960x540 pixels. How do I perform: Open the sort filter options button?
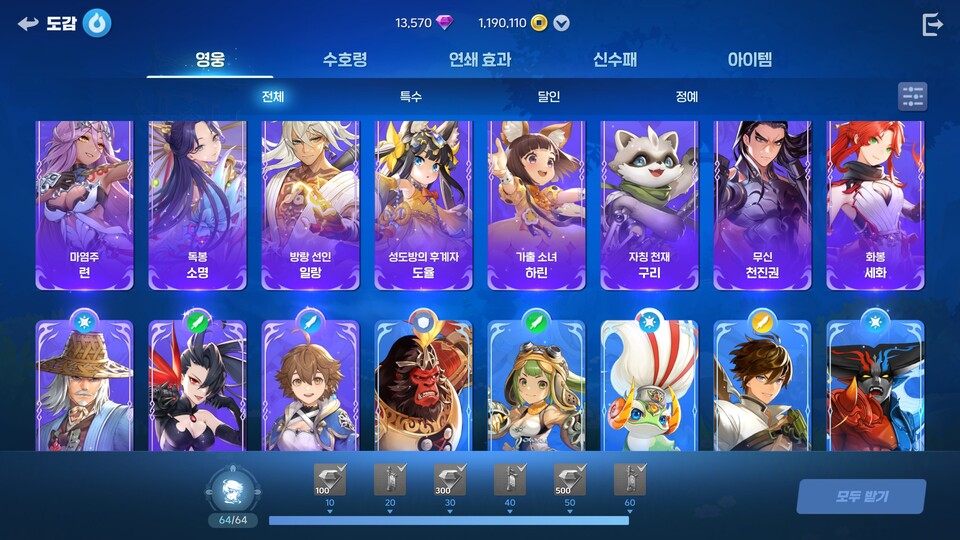(x=912, y=97)
